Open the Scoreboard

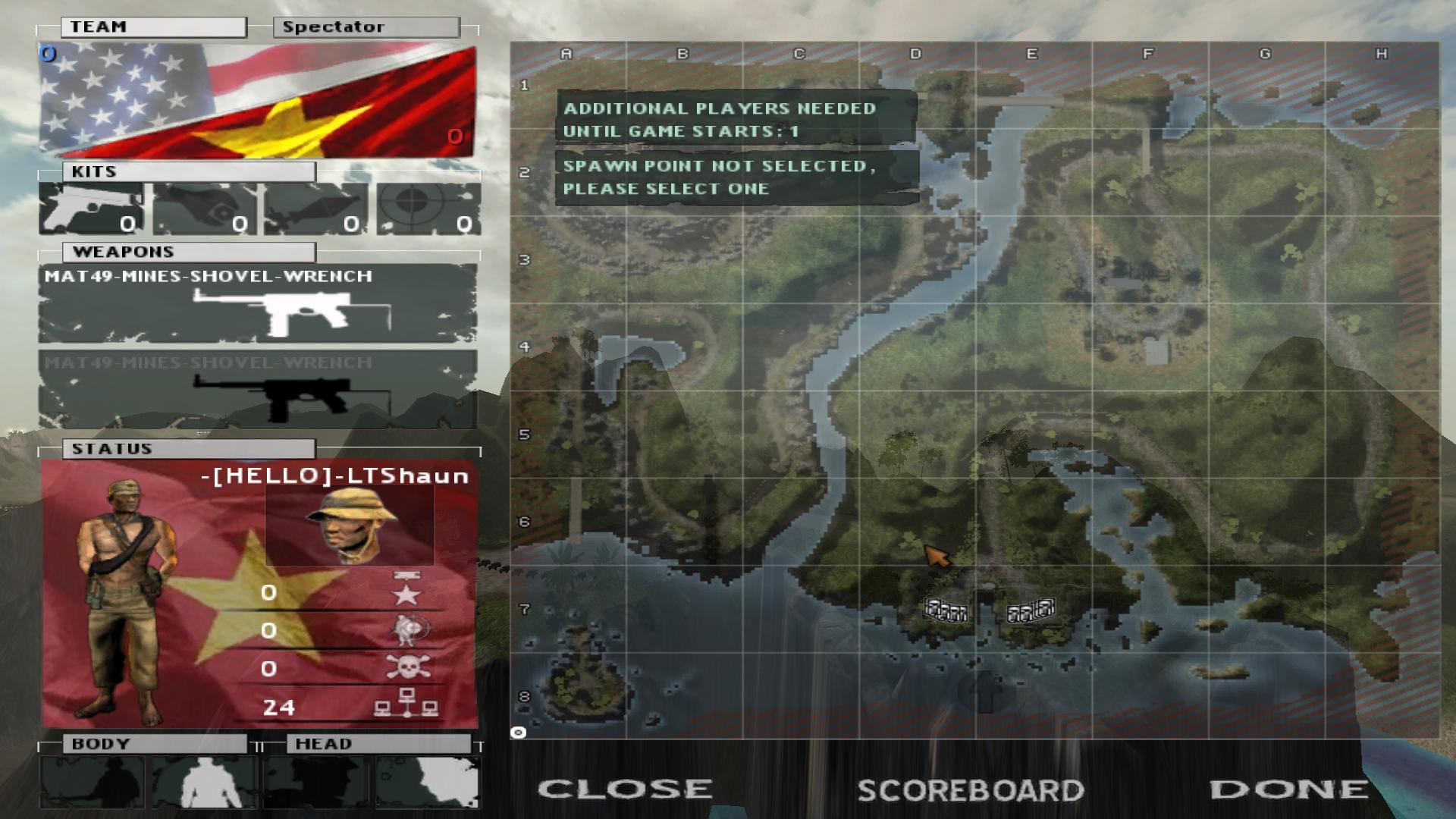[x=971, y=791]
